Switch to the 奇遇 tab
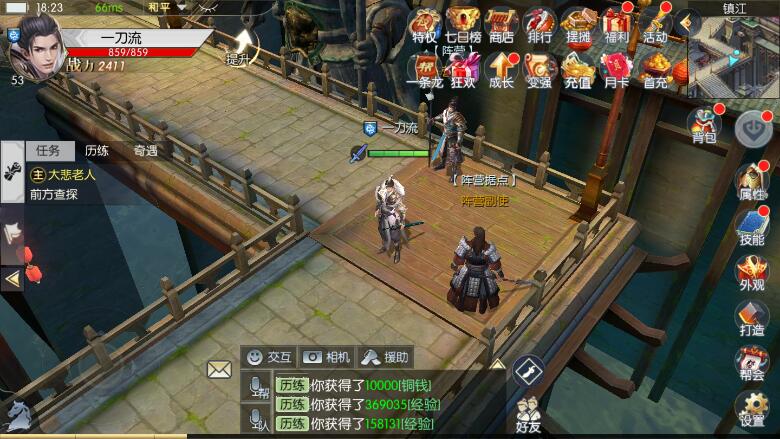Screen dimensions: 780x439 (x=145, y=151)
